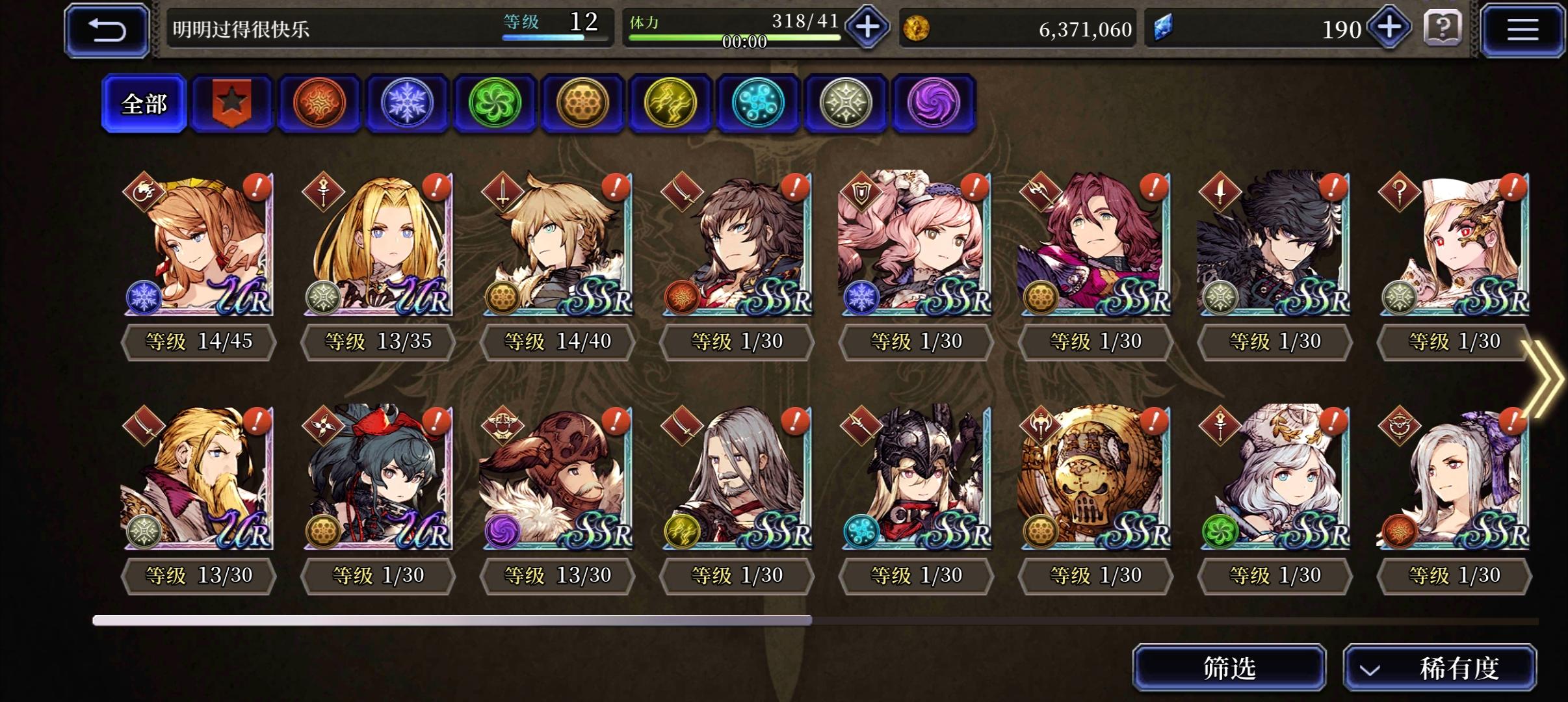Select the earth element filter icon
The height and width of the screenshot is (702, 1568).
pyautogui.click(x=583, y=103)
